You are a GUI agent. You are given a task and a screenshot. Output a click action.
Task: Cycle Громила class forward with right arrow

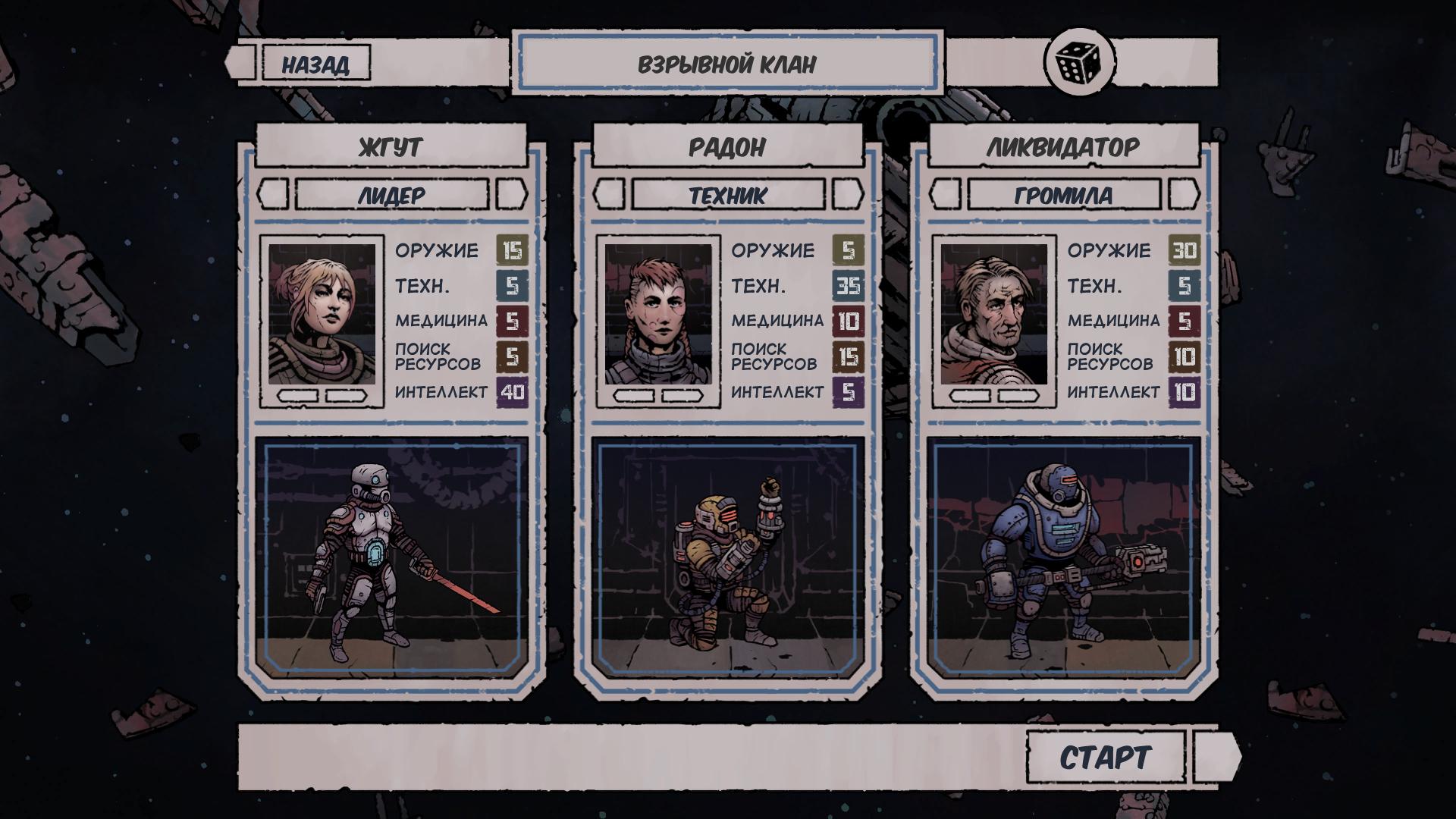(x=1184, y=195)
